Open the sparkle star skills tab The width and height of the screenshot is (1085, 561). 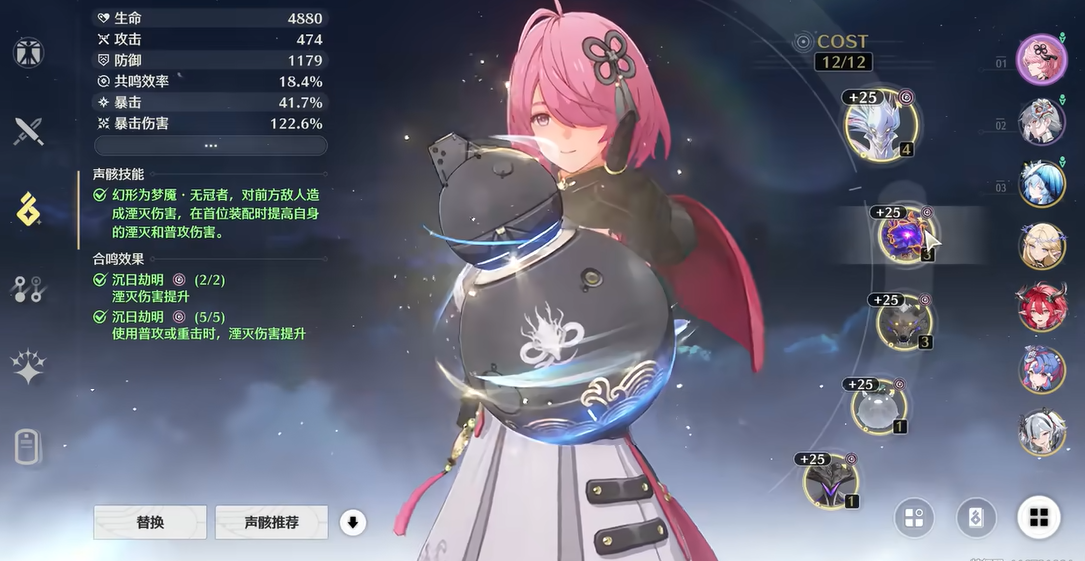coord(28,367)
